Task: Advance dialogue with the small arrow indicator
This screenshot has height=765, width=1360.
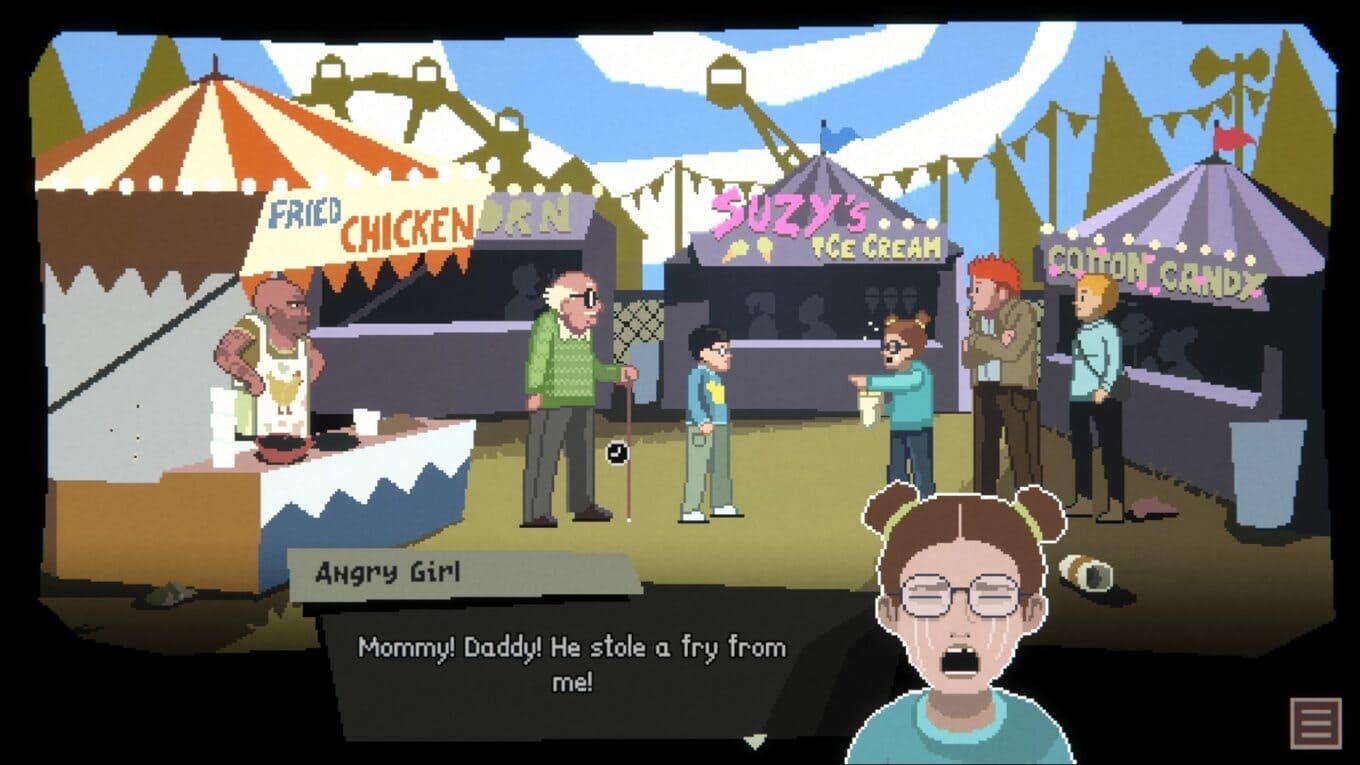Action: [755, 741]
